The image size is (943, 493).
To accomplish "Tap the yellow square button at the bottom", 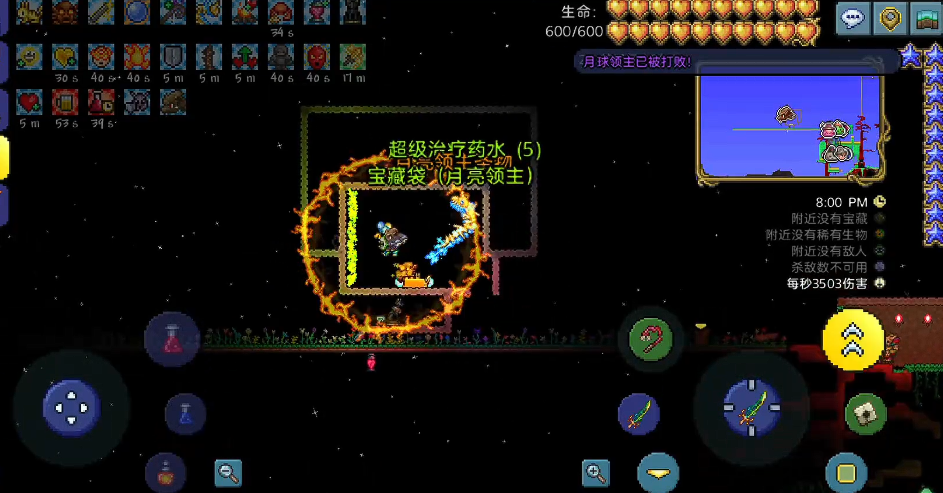I will (x=846, y=472).
